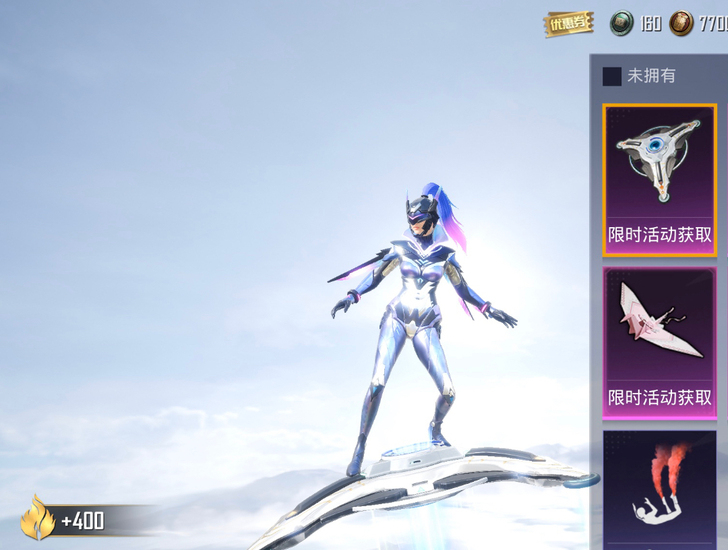Click the silver coin currency icon
This screenshot has width=728, height=550.
click(622, 23)
